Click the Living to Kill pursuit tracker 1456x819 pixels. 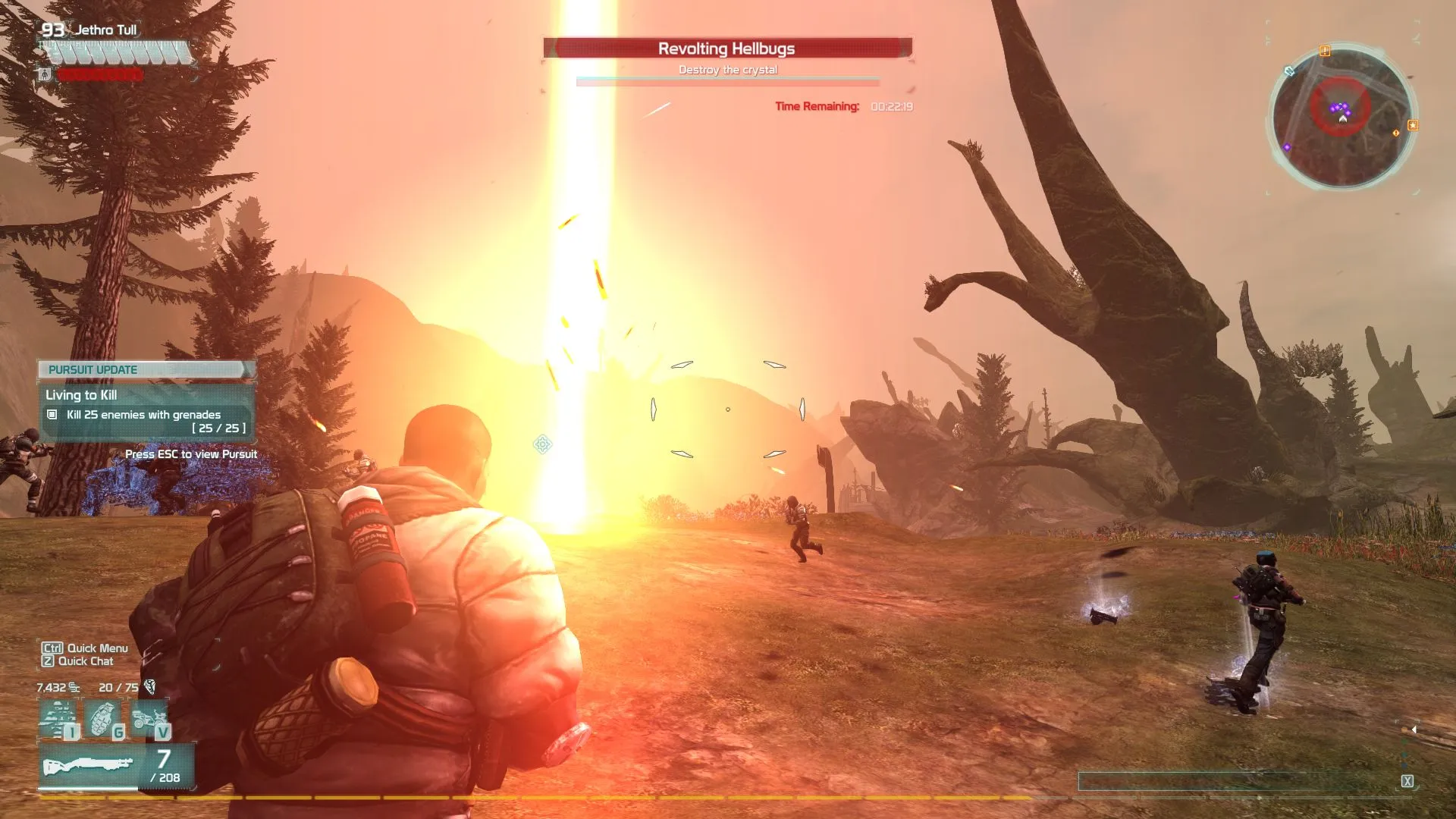click(x=146, y=412)
